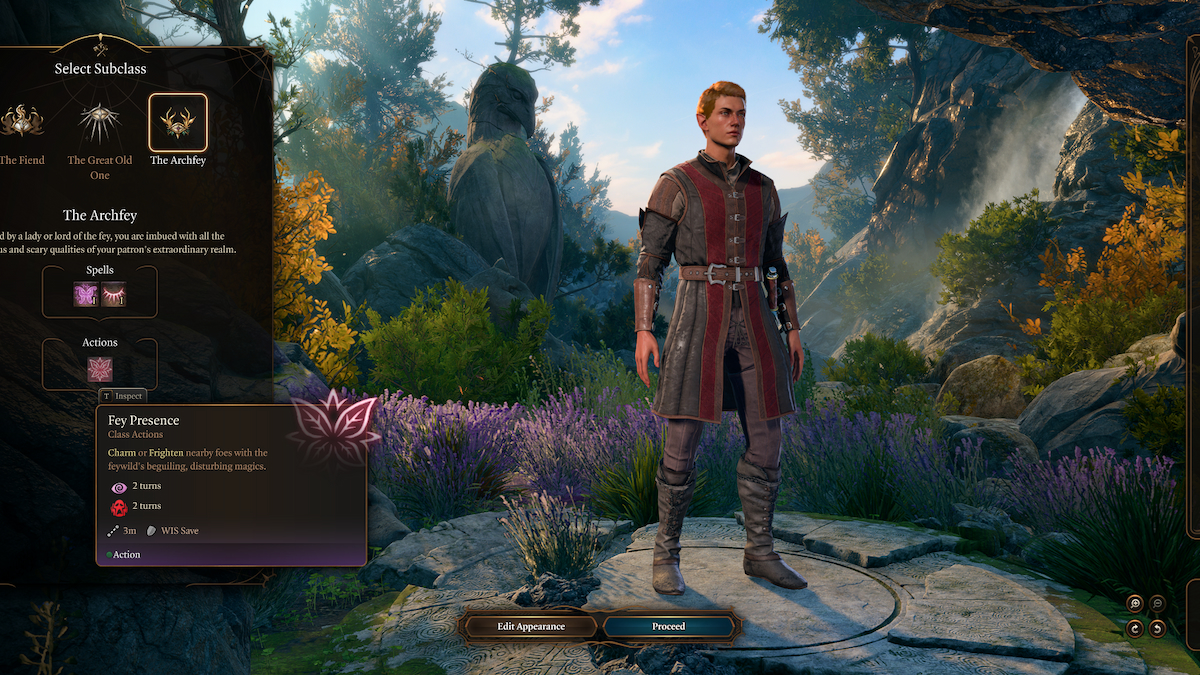
Task: Pick The Archfey subclass icon
Action: (178, 122)
